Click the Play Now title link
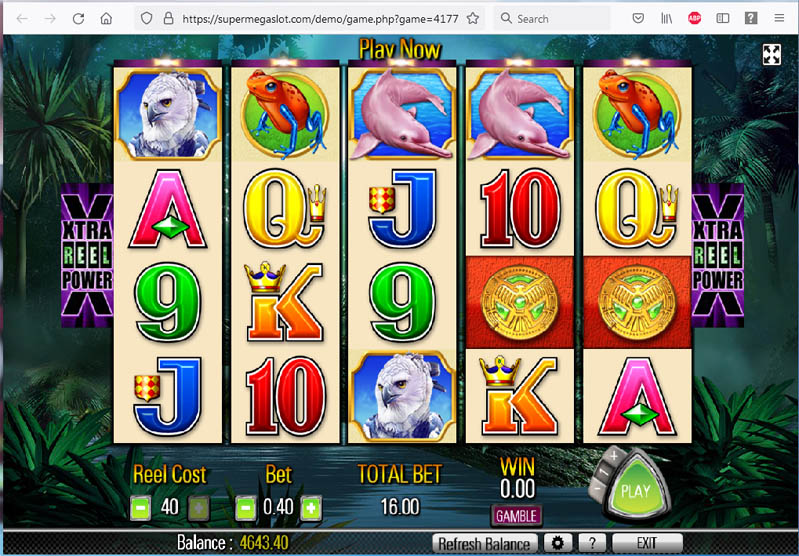This screenshot has width=799, height=556. [x=400, y=49]
